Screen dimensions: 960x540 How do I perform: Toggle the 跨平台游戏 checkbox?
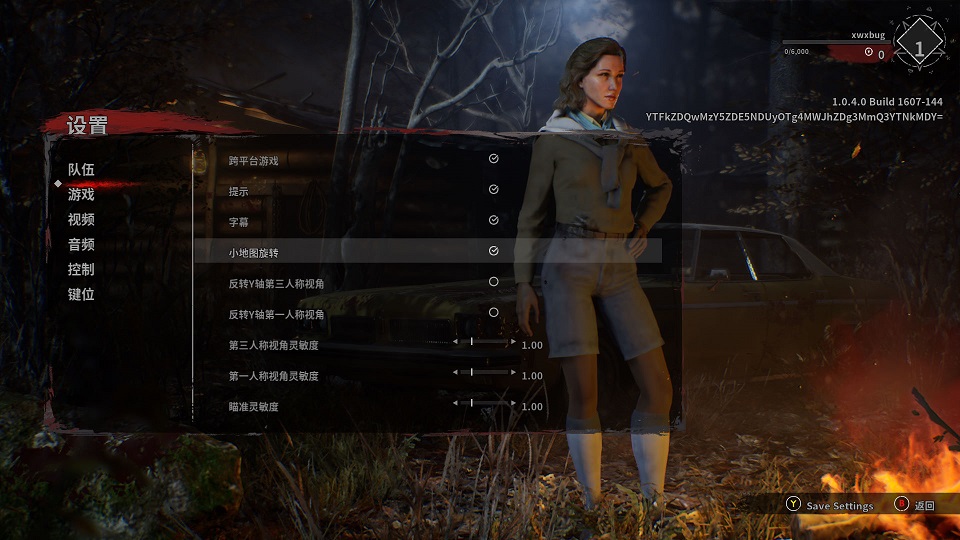click(493, 159)
